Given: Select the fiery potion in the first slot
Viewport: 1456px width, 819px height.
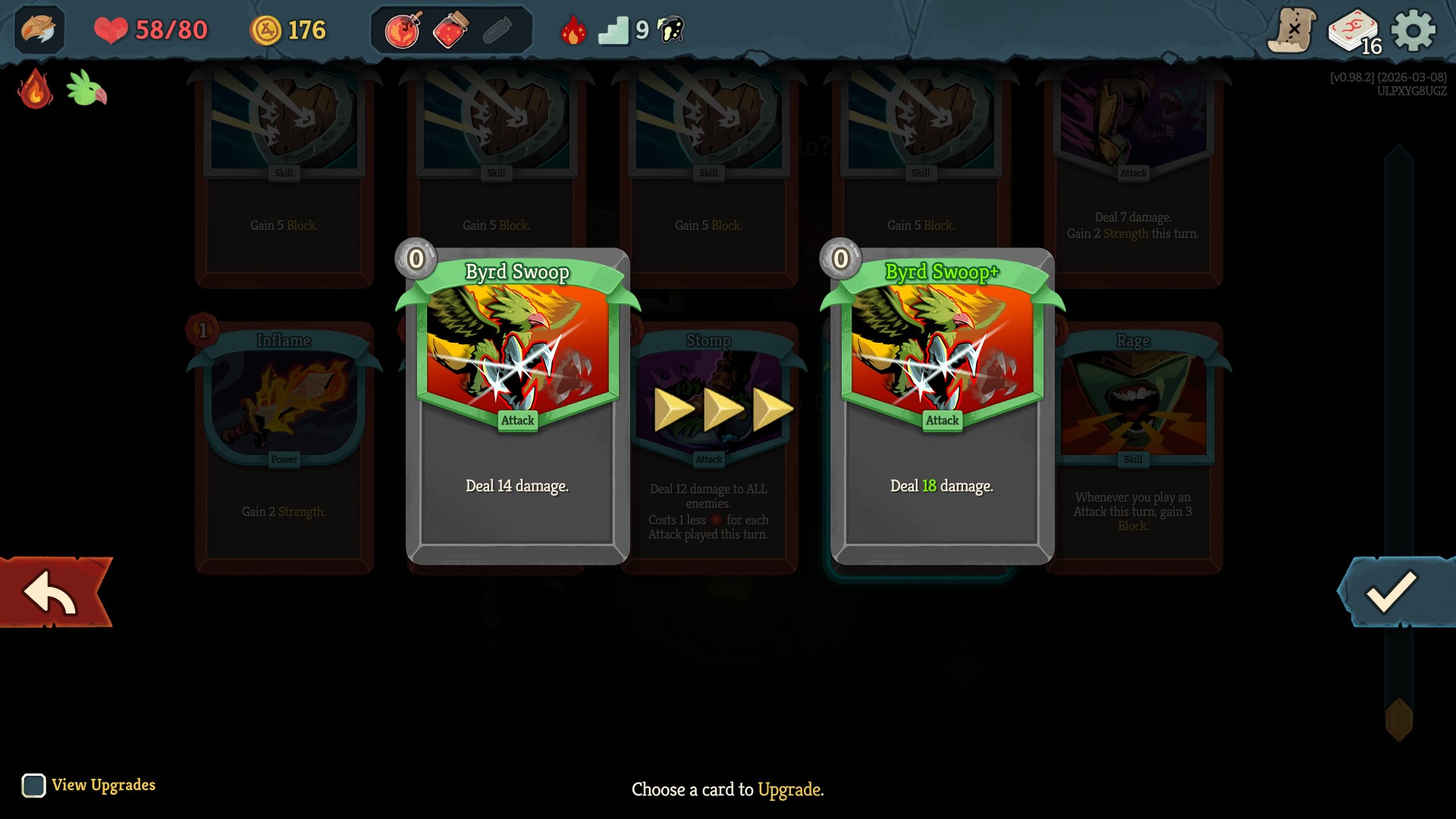Looking at the screenshot, I should 402,30.
